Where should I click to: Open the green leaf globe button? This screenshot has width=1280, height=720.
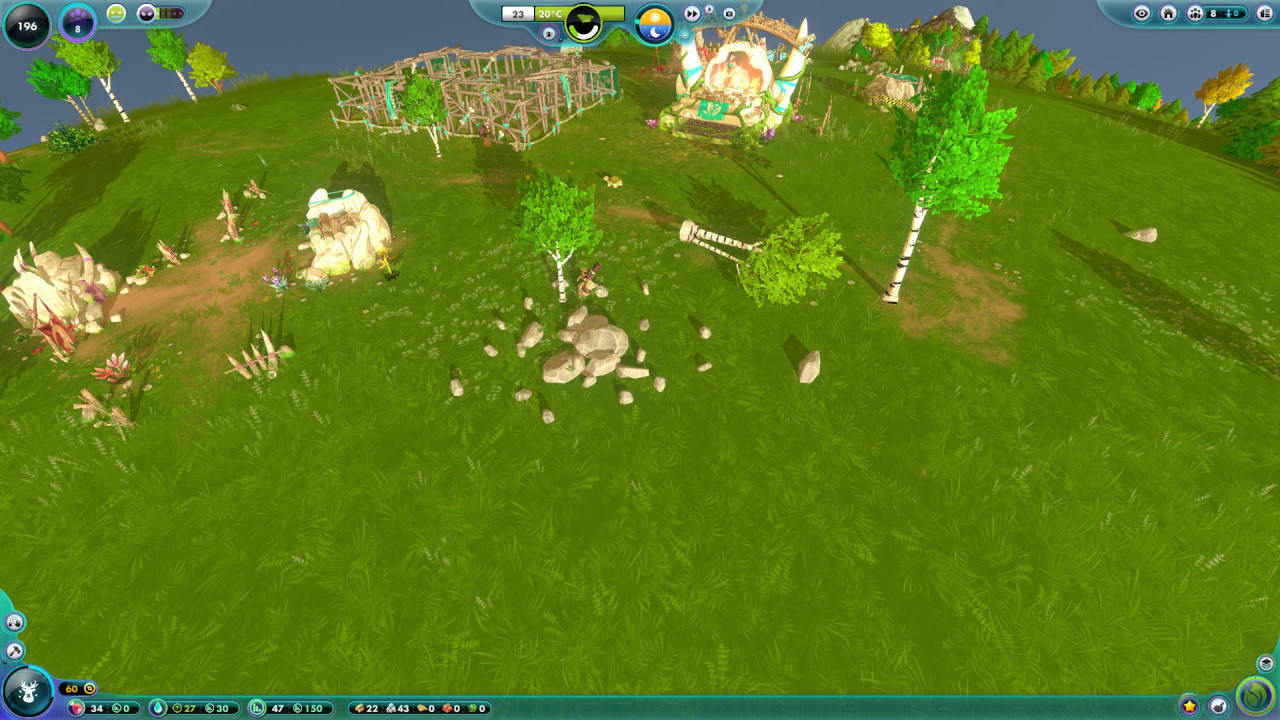[1255, 697]
